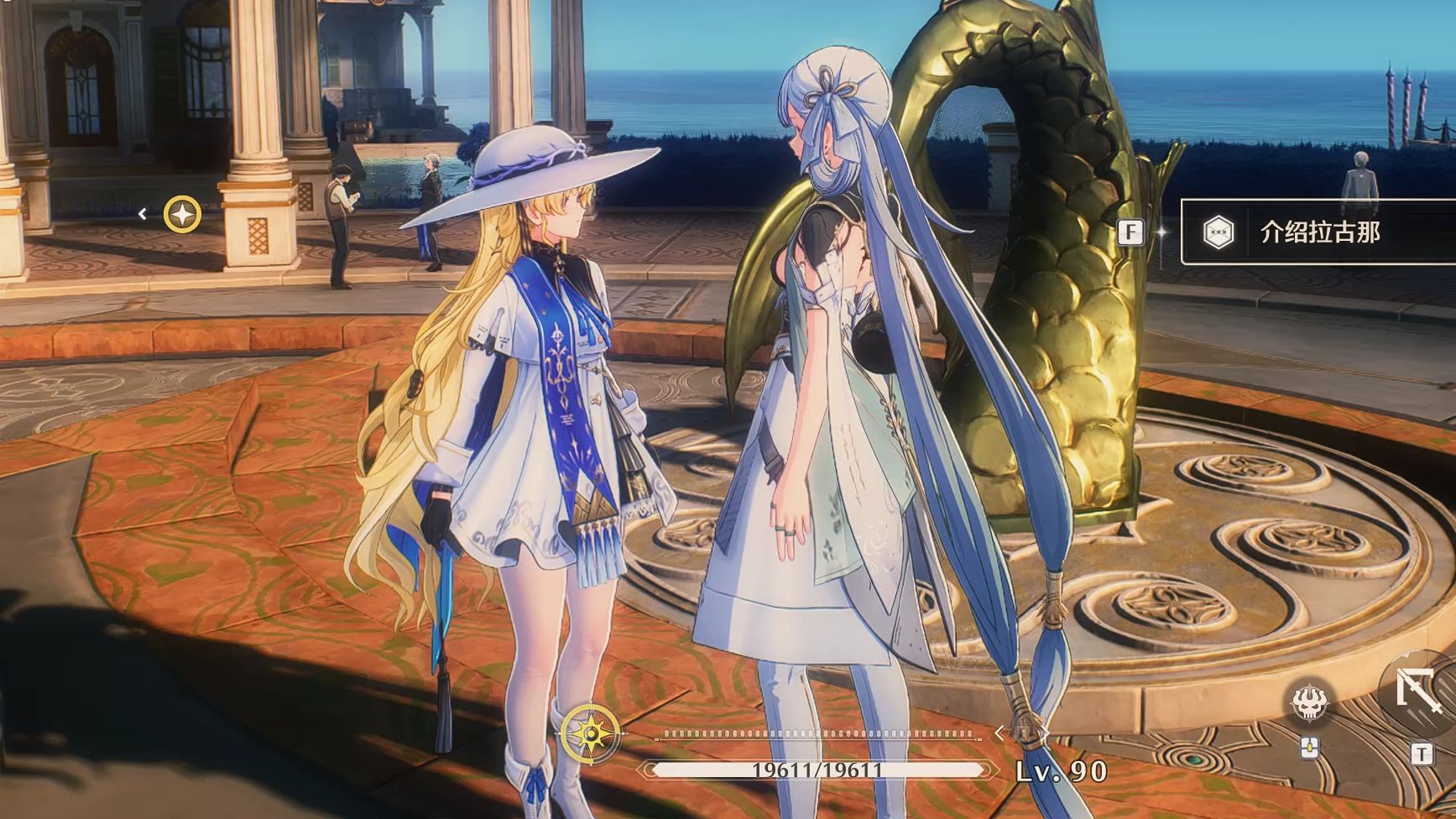This screenshot has height=819, width=1456.
Task: Click the golden sunburst character emblem
Action: point(592,733)
